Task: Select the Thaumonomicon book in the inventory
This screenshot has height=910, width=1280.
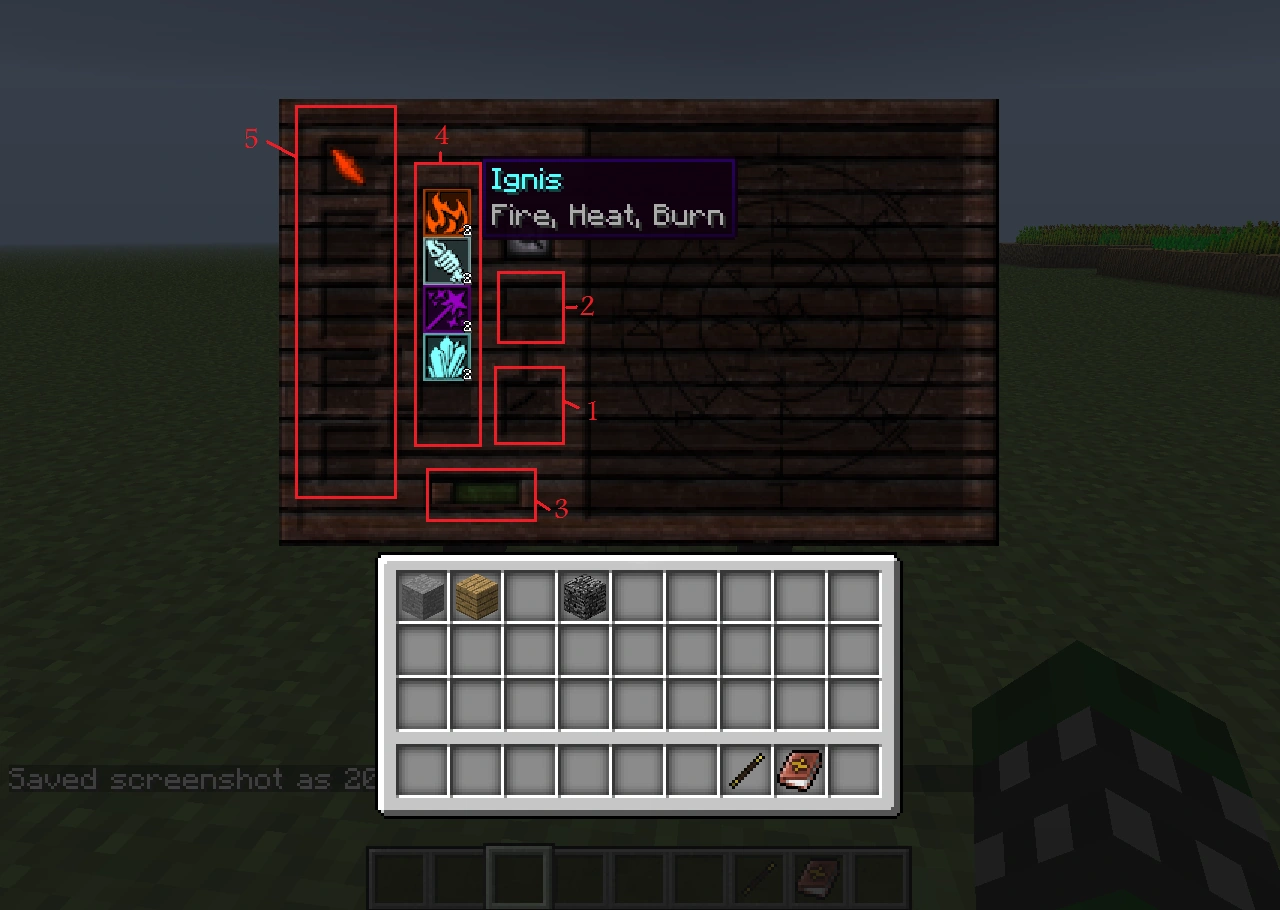Action: 798,768
